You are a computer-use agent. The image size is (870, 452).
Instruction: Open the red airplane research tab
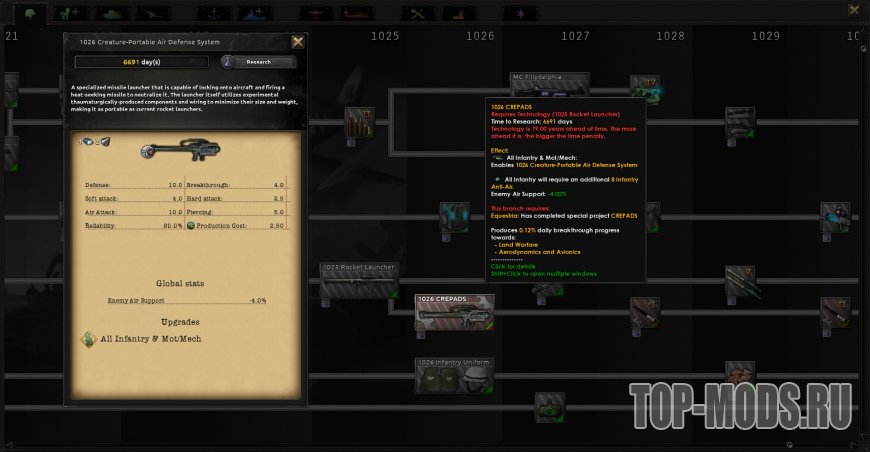pyautogui.click(x=316, y=14)
